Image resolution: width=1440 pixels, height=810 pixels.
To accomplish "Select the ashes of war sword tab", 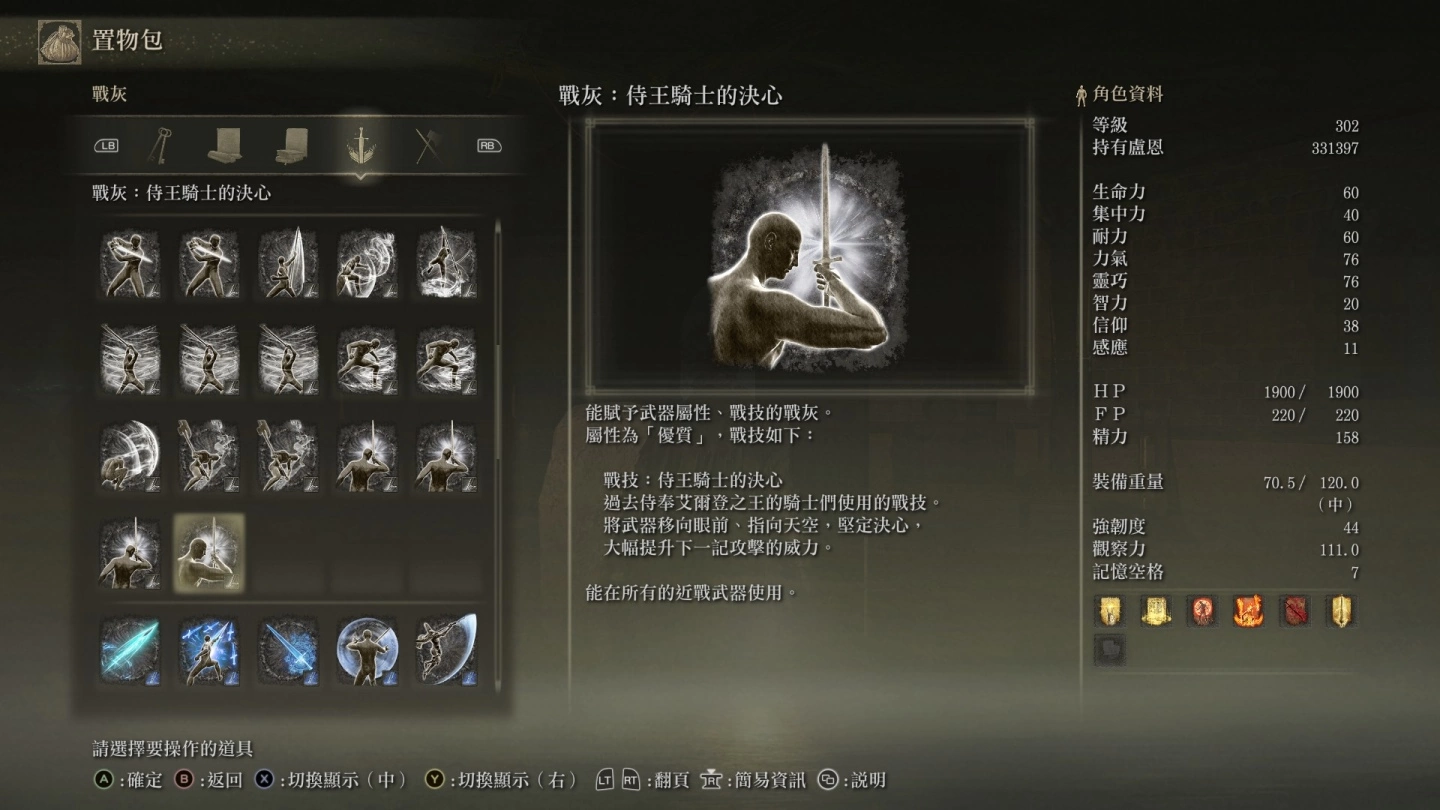I will pos(359,146).
